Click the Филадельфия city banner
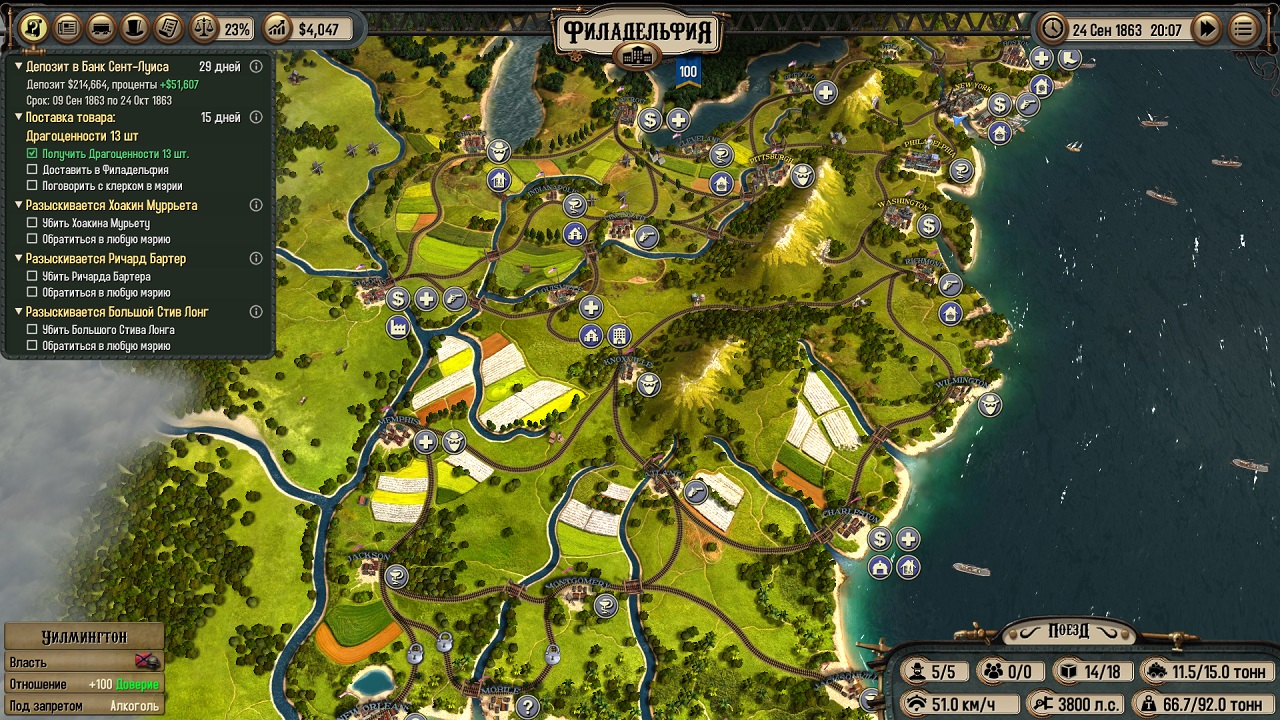The image size is (1280, 720). pos(638,33)
